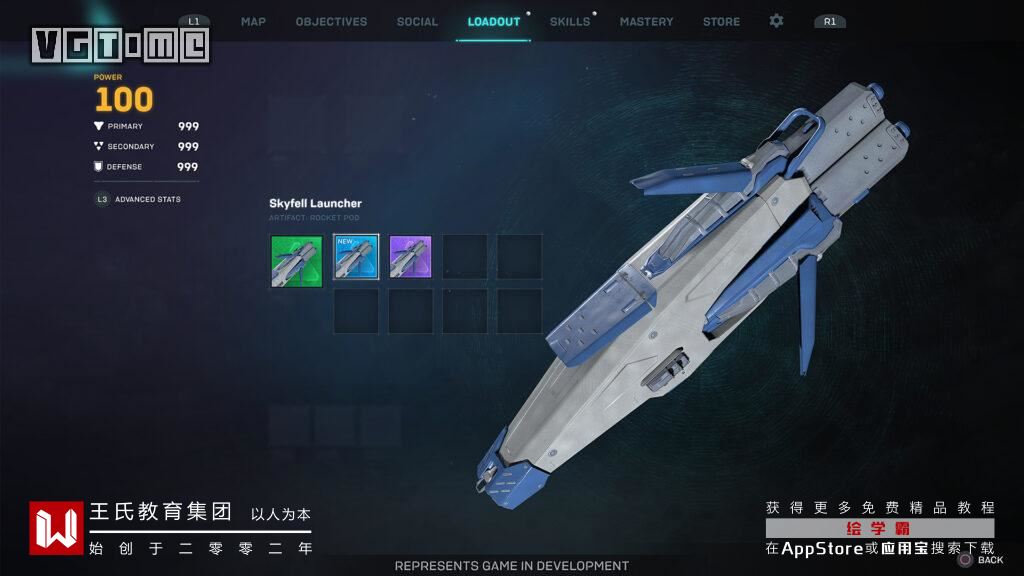The width and height of the screenshot is (1024, 576).
Task: Switch to the Mastery tab
Action: coord(646,21)
